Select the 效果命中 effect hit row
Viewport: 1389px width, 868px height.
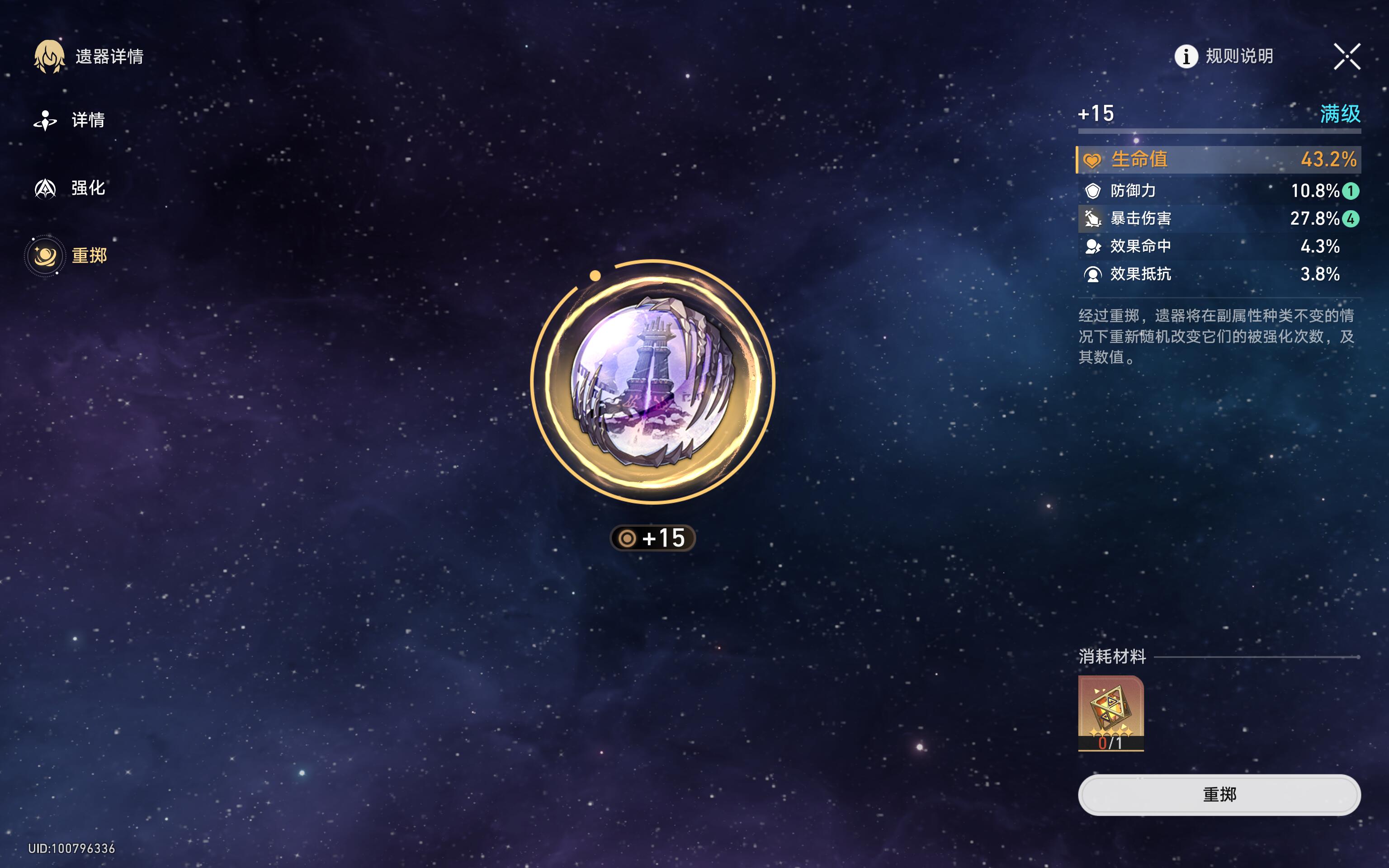click(x=1219, y=246)
